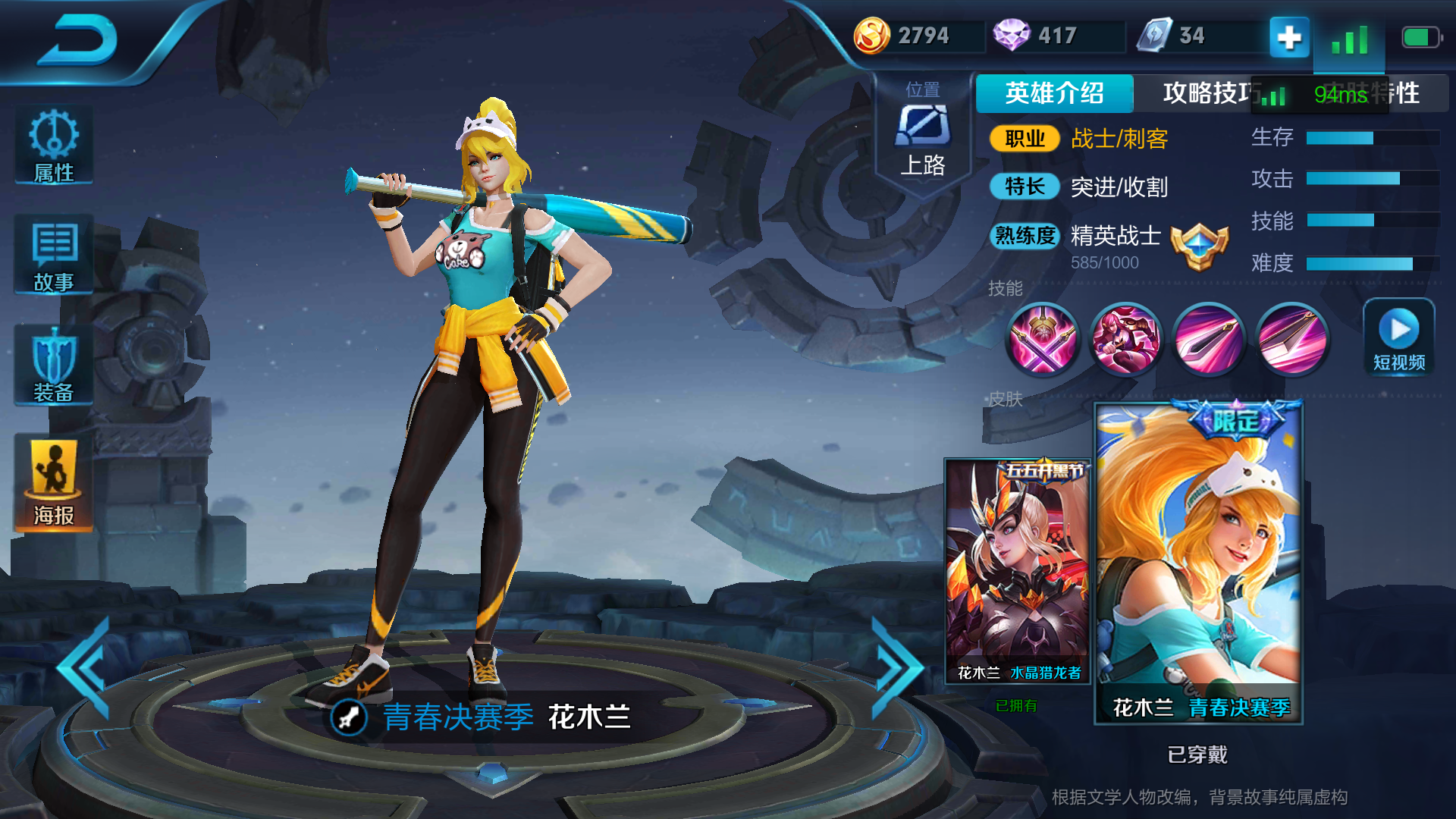Screen dimensions: 1456x819
Task: Click the gold coin currency icon
Action: pos(874,34)
